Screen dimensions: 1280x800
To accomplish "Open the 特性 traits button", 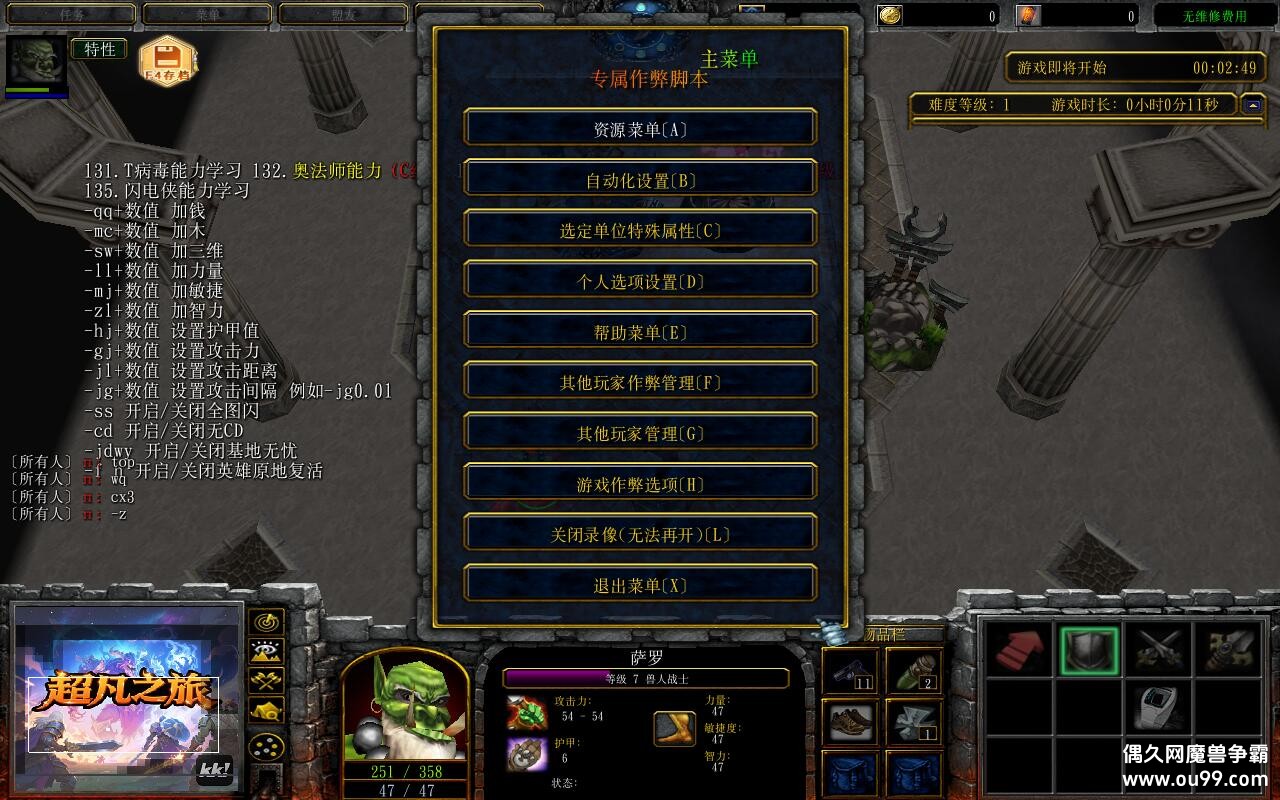I will [99, 49].
